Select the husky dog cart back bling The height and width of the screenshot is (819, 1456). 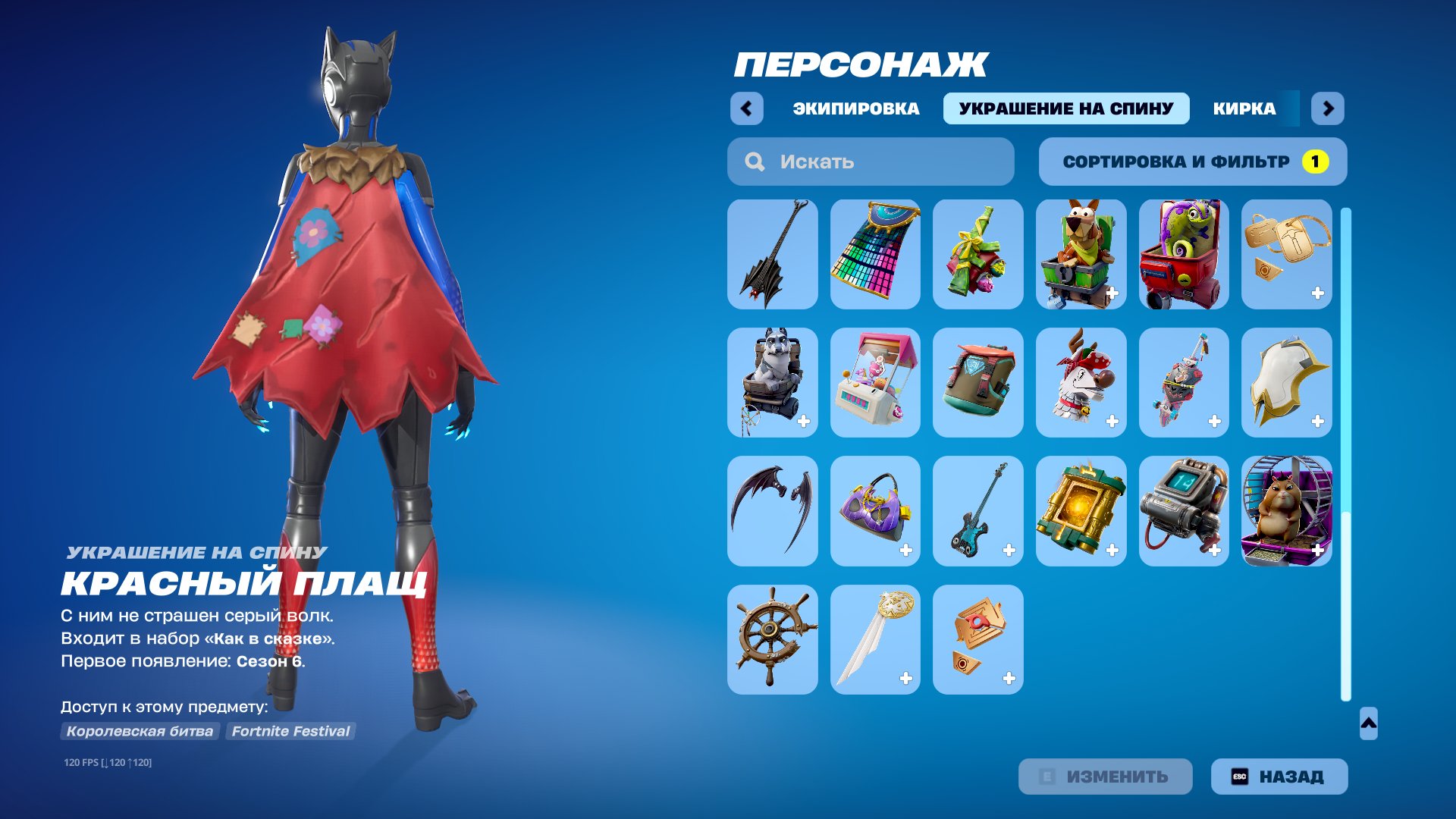[772, 383]
